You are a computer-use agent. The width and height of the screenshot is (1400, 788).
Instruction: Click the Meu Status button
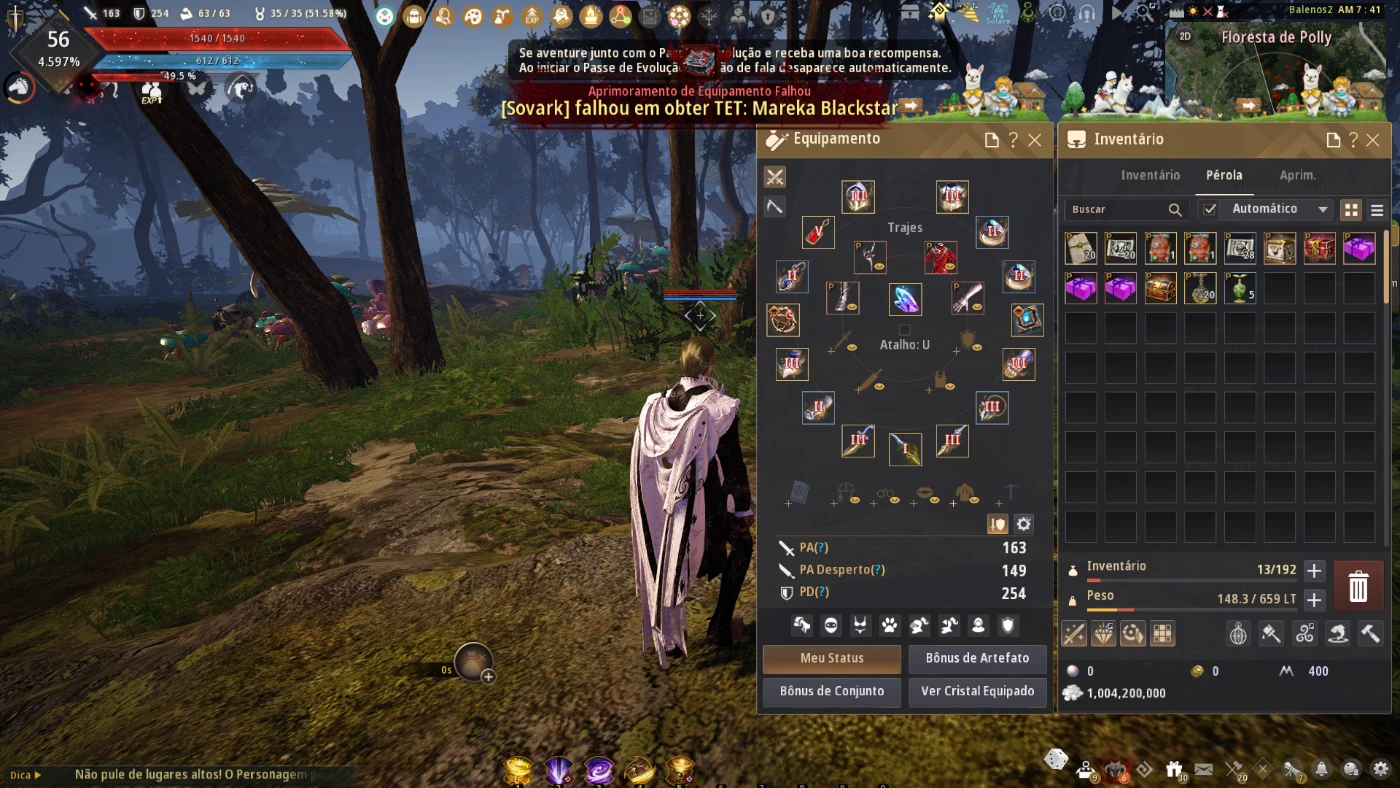[x=832, y=658]
